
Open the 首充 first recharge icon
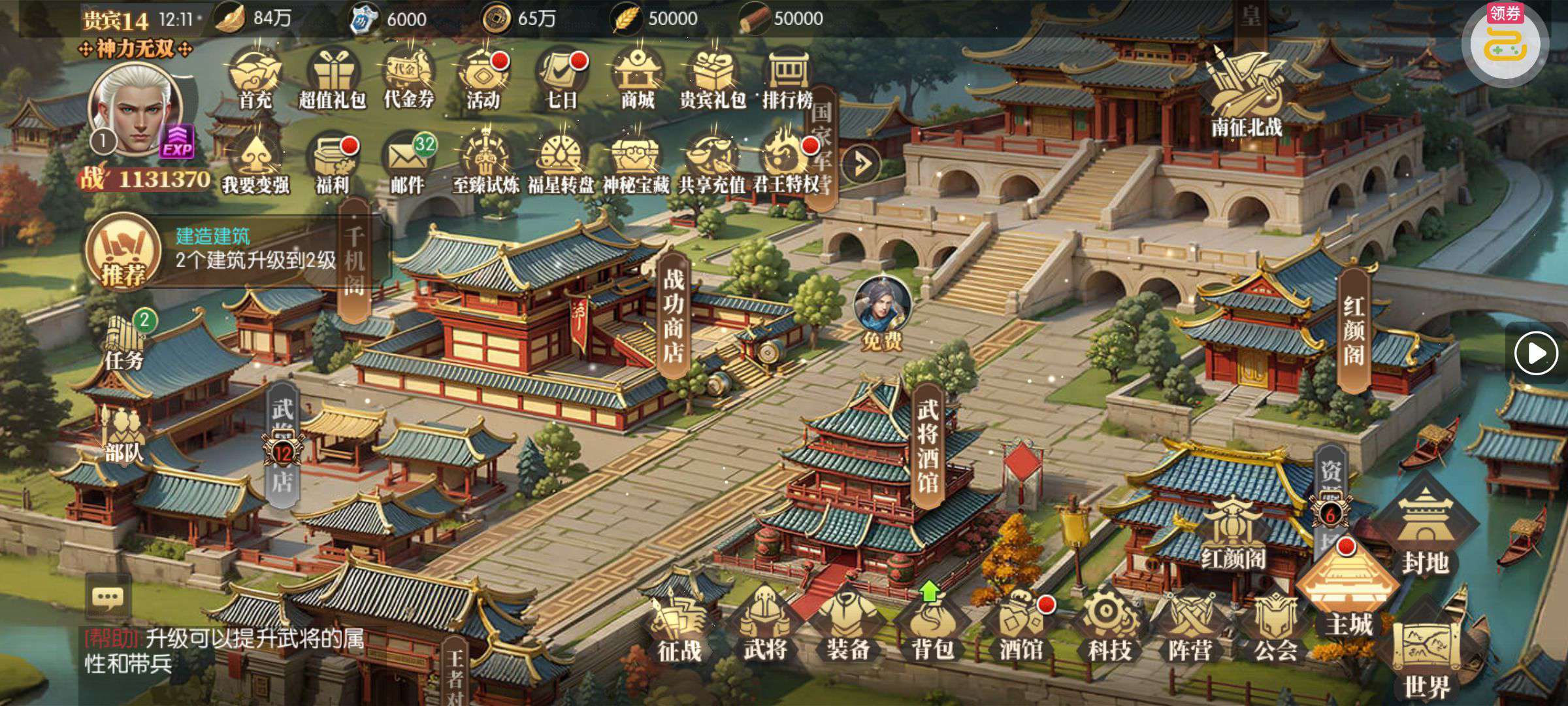point(255,78)
